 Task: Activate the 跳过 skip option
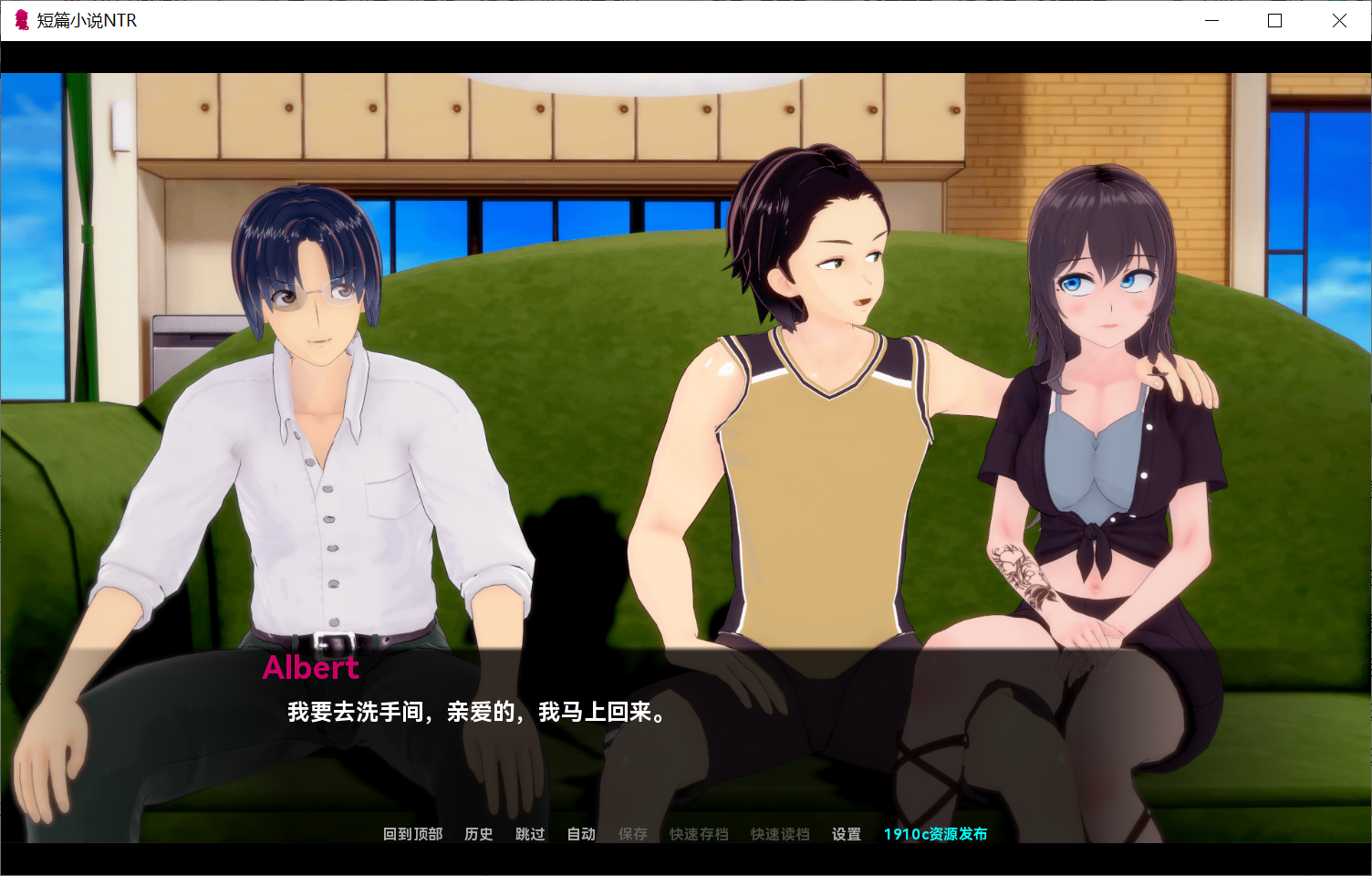point(529,834)
